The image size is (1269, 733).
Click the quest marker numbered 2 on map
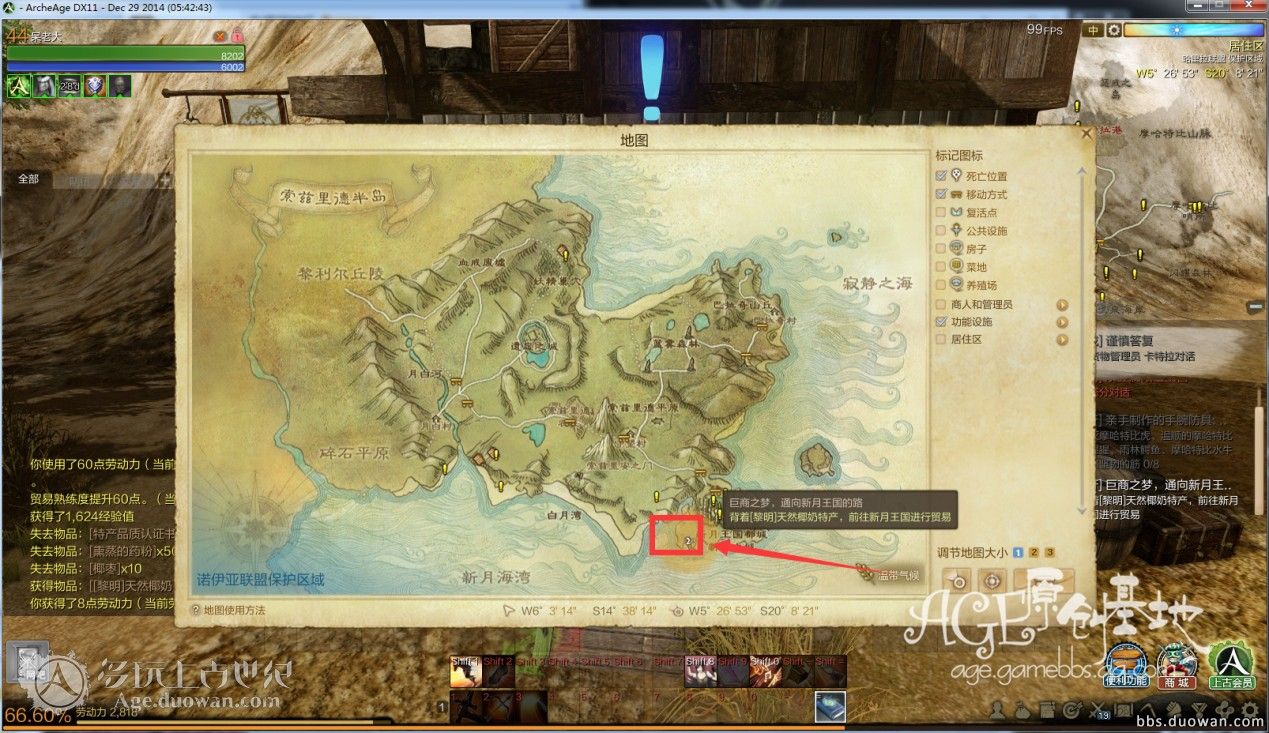(689, 540)
